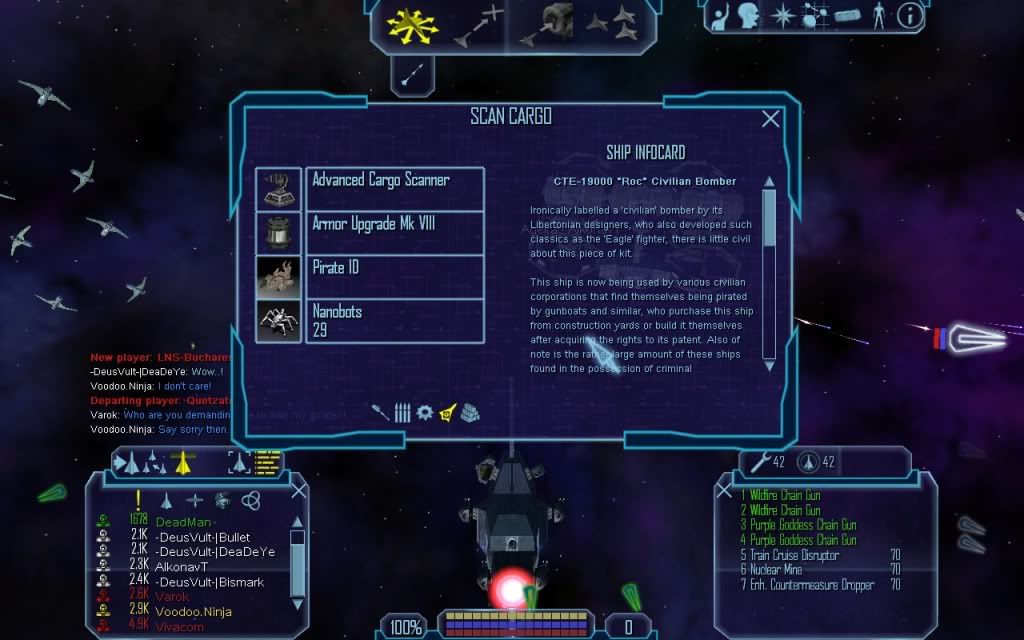Select the Nanobots cargo row
The image size is (1024, 640).
point(394,320)
